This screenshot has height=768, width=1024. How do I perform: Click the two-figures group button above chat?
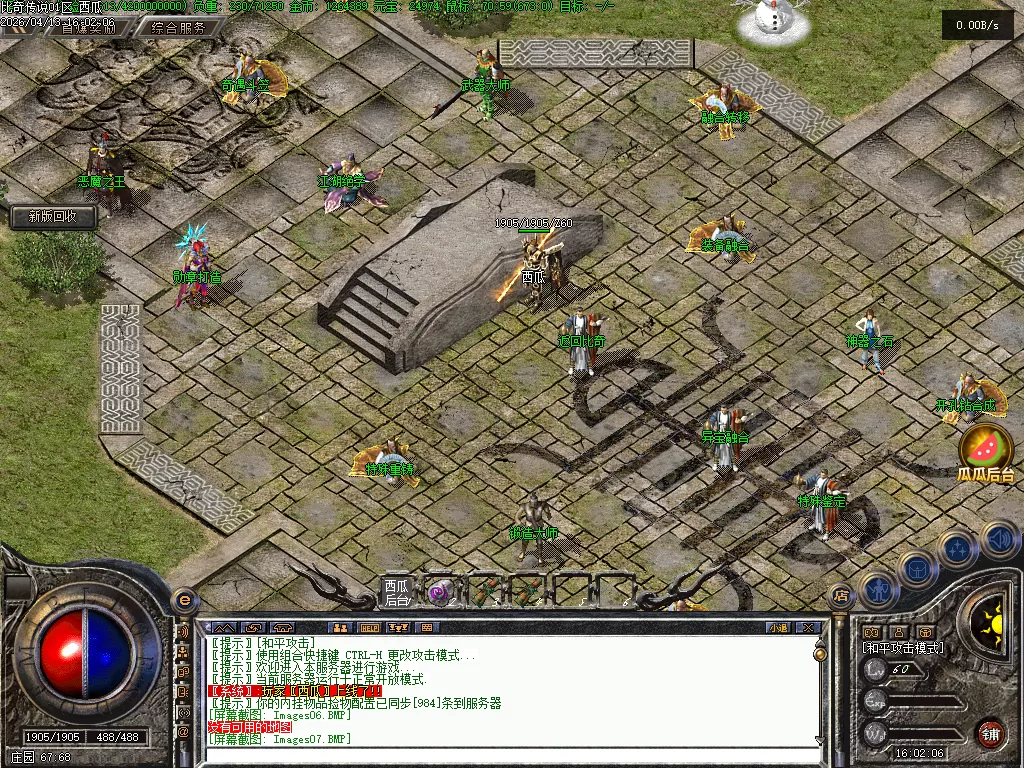coord(340,628)
